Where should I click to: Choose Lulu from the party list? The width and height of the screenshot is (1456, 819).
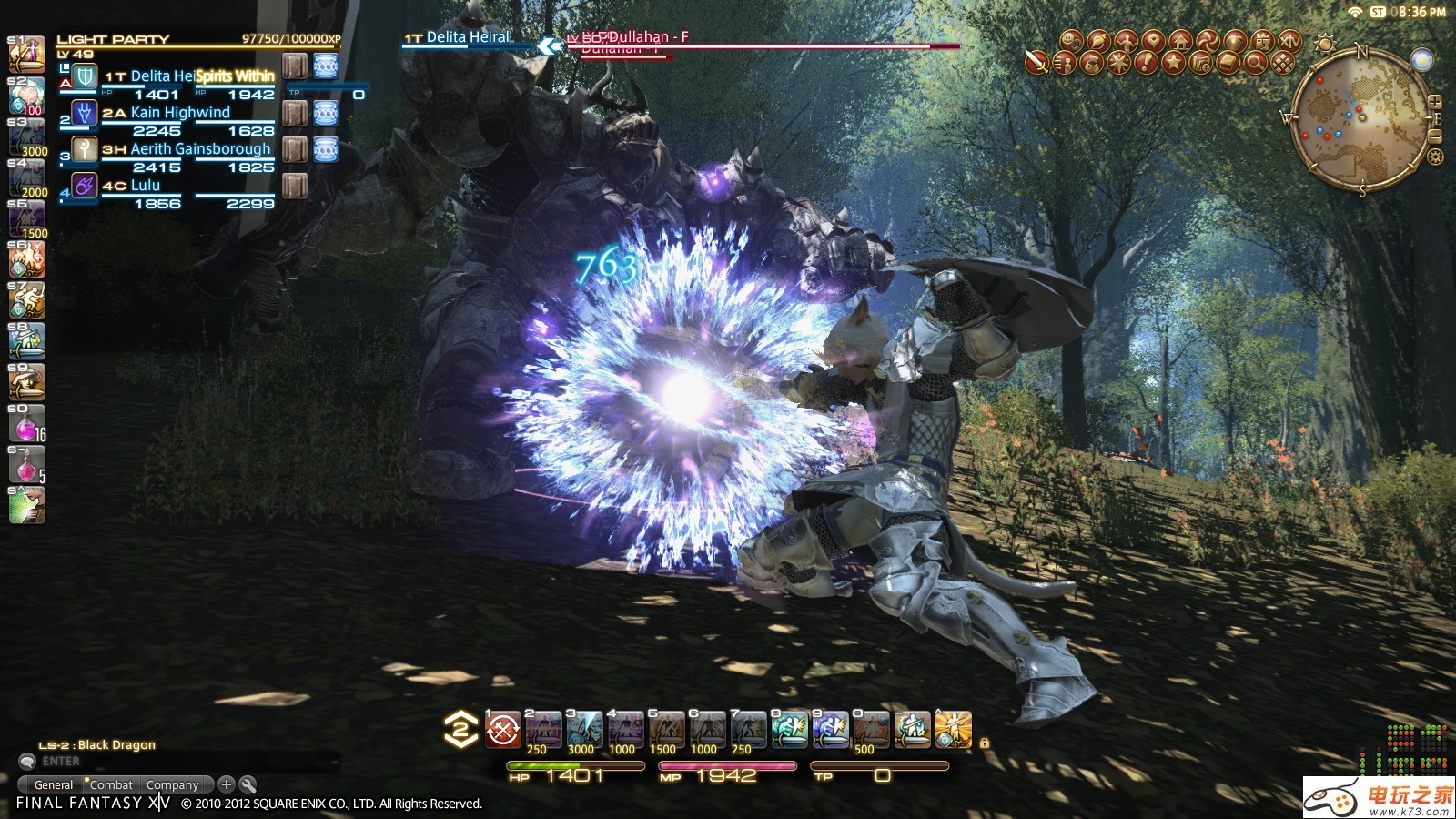tap(145, 186)
